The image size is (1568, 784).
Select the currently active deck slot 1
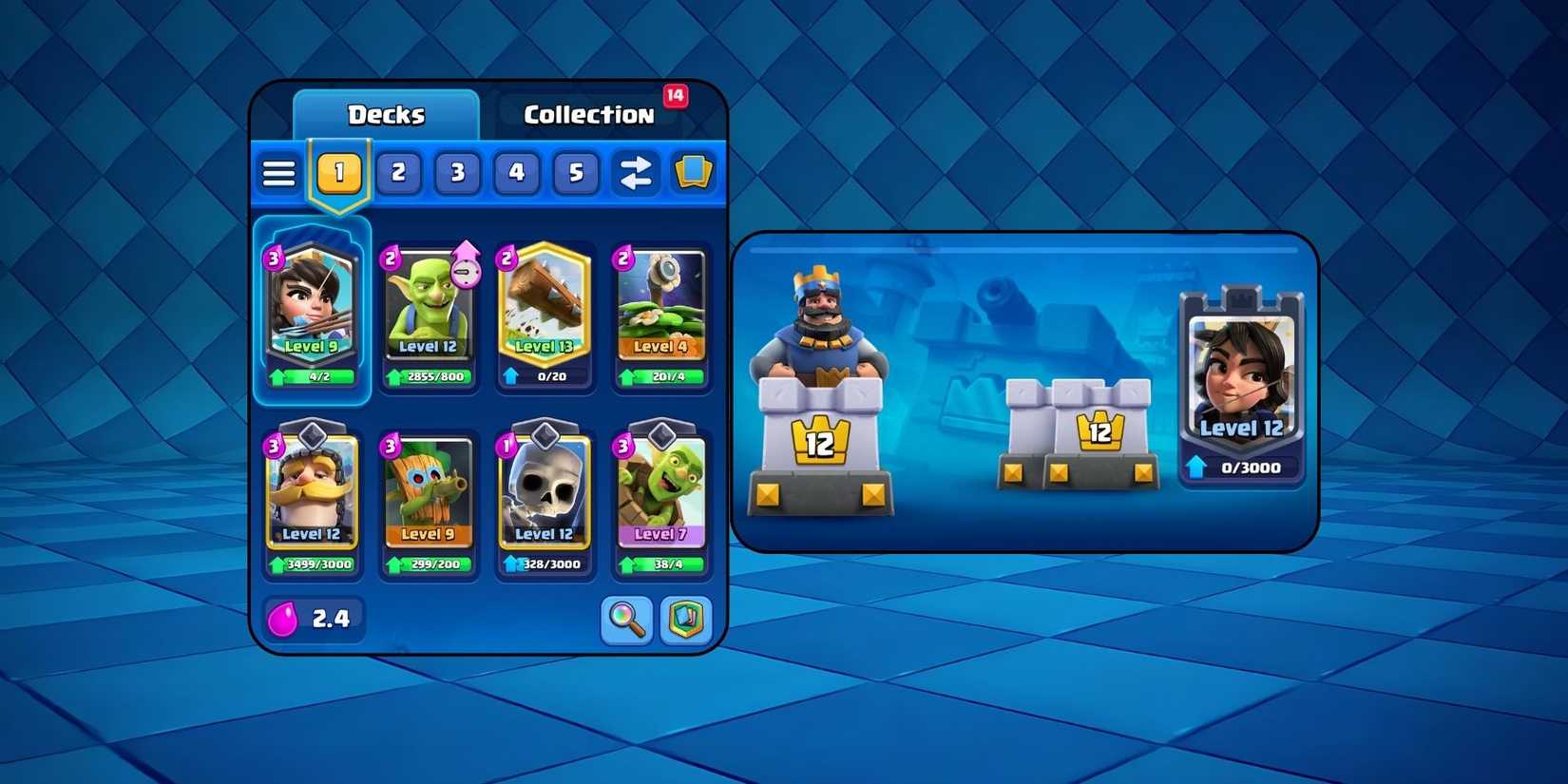pyautogui.click(x=339, y=173)
